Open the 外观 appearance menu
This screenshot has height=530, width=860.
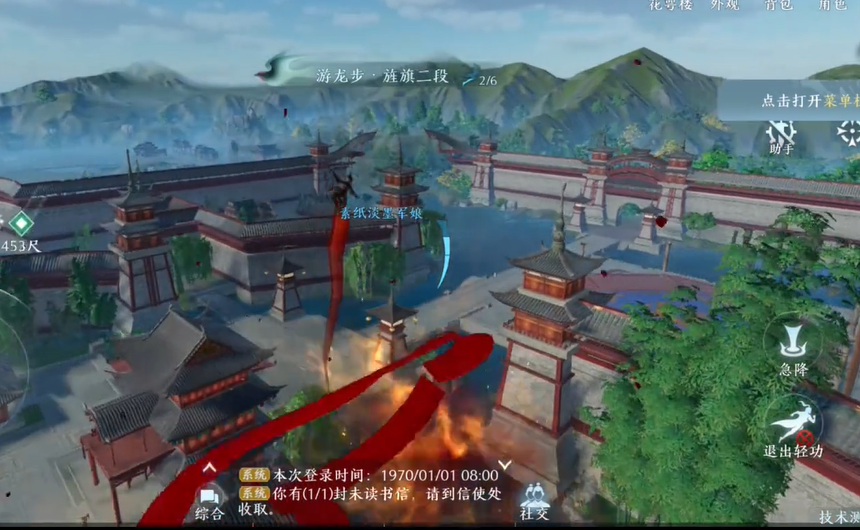pos(724,5)
